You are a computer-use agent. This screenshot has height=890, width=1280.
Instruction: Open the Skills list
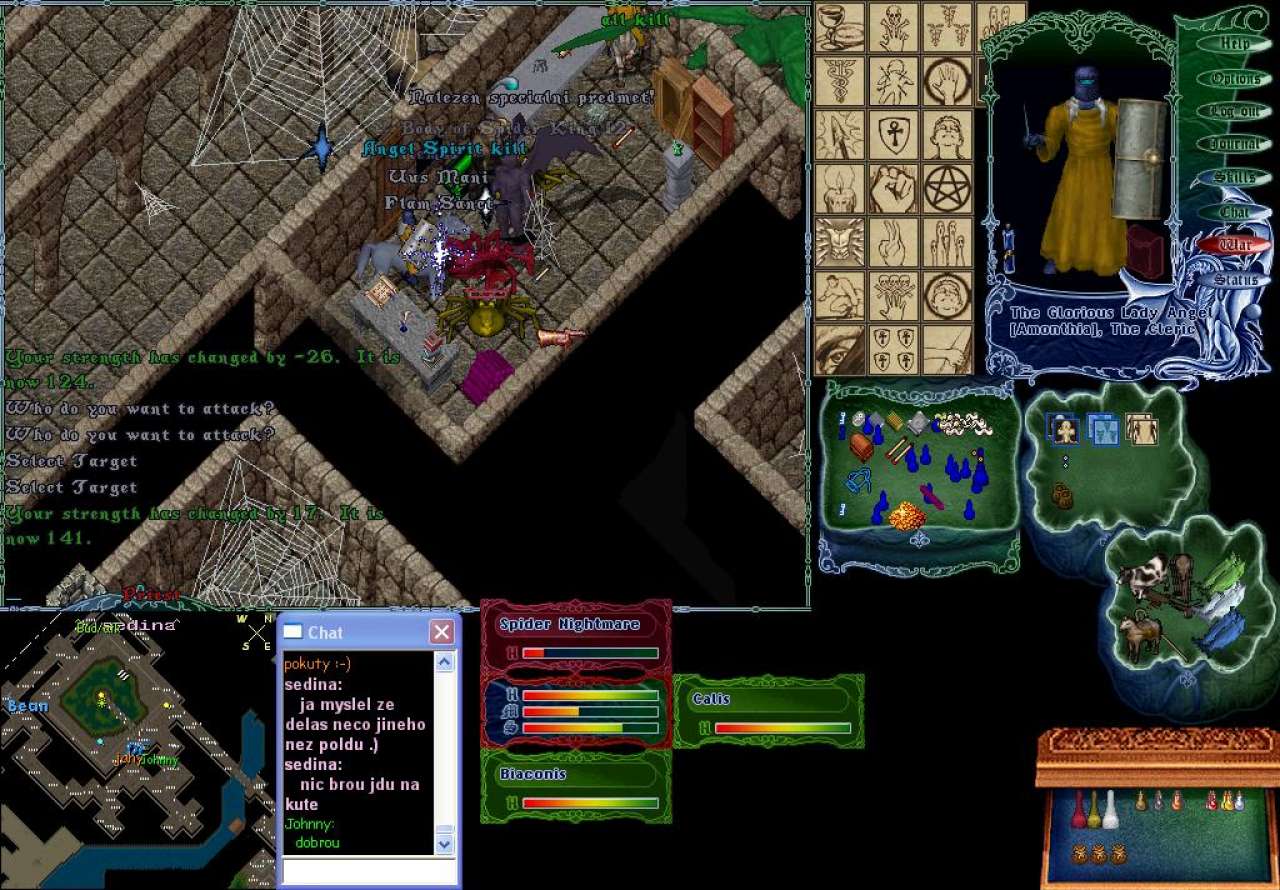1236,177
